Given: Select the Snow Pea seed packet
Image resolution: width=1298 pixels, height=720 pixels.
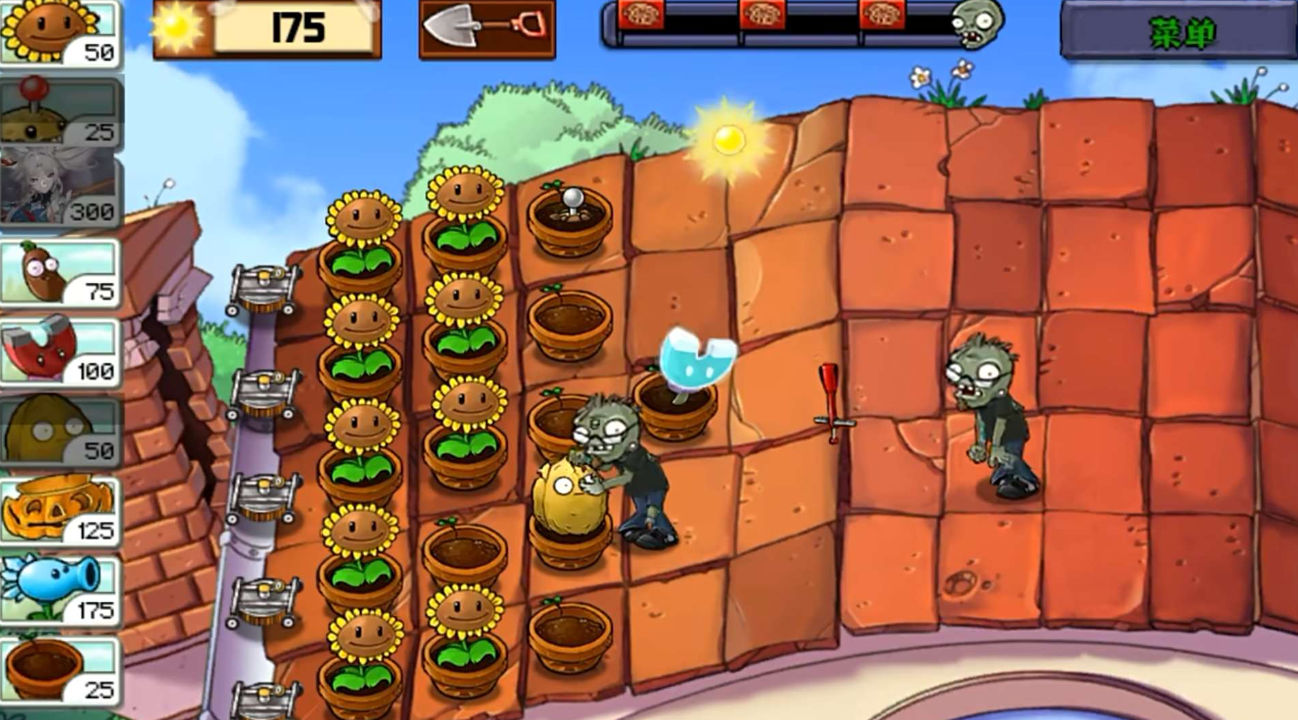Looking at the screenshot, I should click(x=60, y=589).
